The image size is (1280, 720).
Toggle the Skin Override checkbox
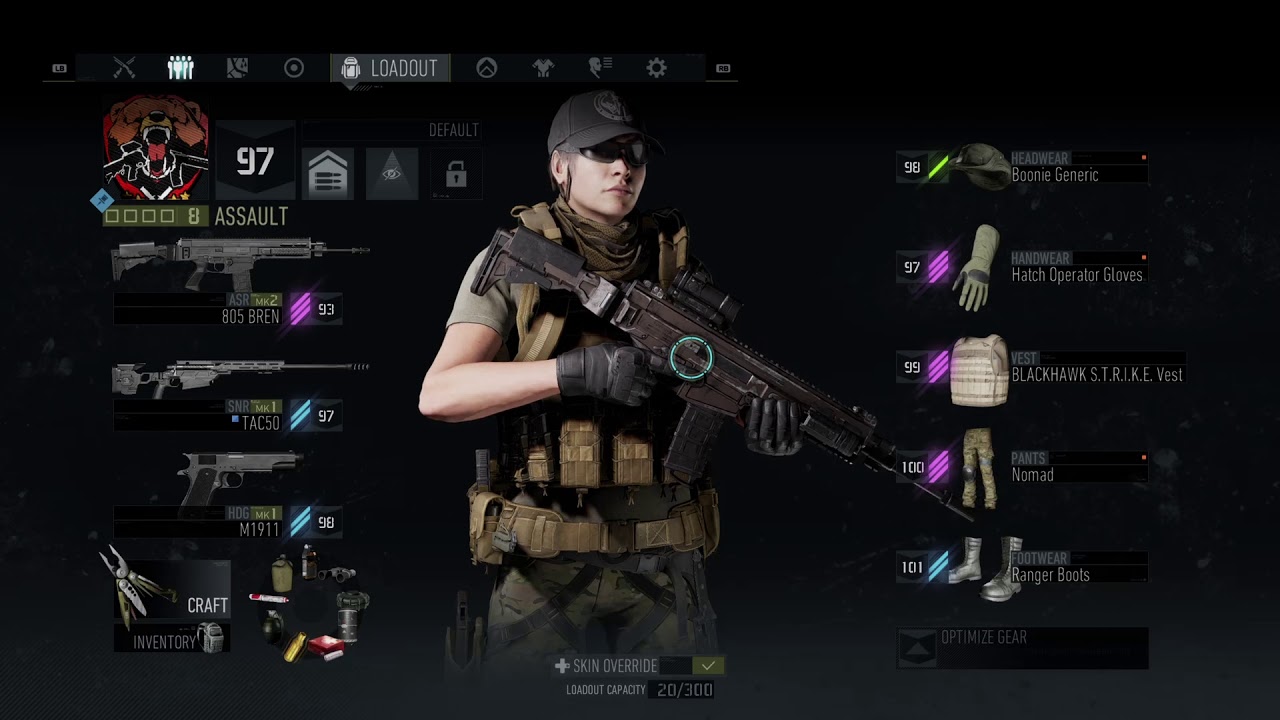[709, 666]
